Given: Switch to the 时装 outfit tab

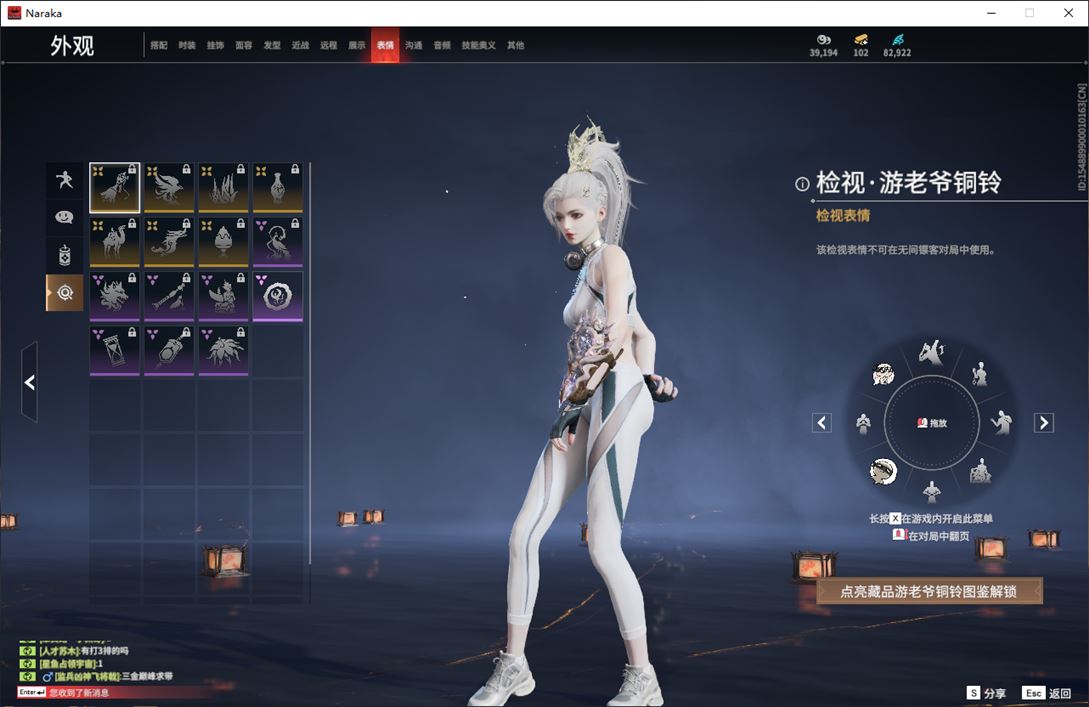Looking at the screenshot, I should click(187, 45).
